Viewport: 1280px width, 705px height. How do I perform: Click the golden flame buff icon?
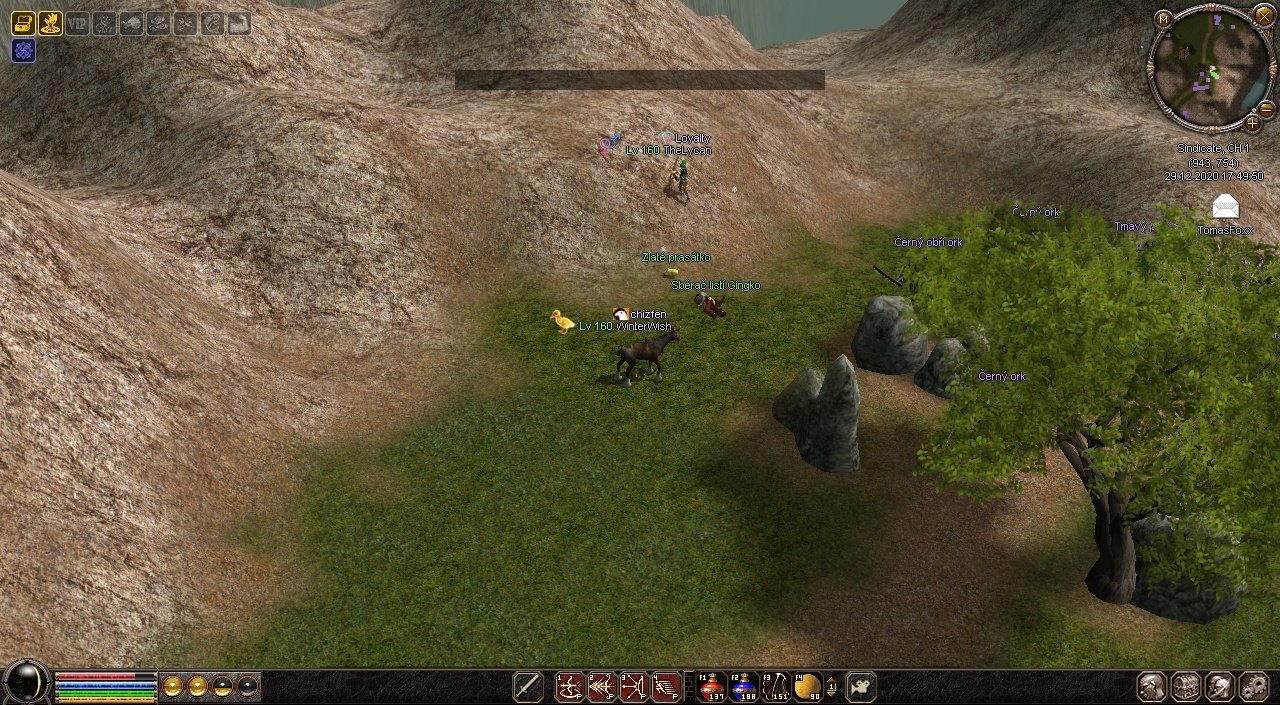click(x=50, y=23)
